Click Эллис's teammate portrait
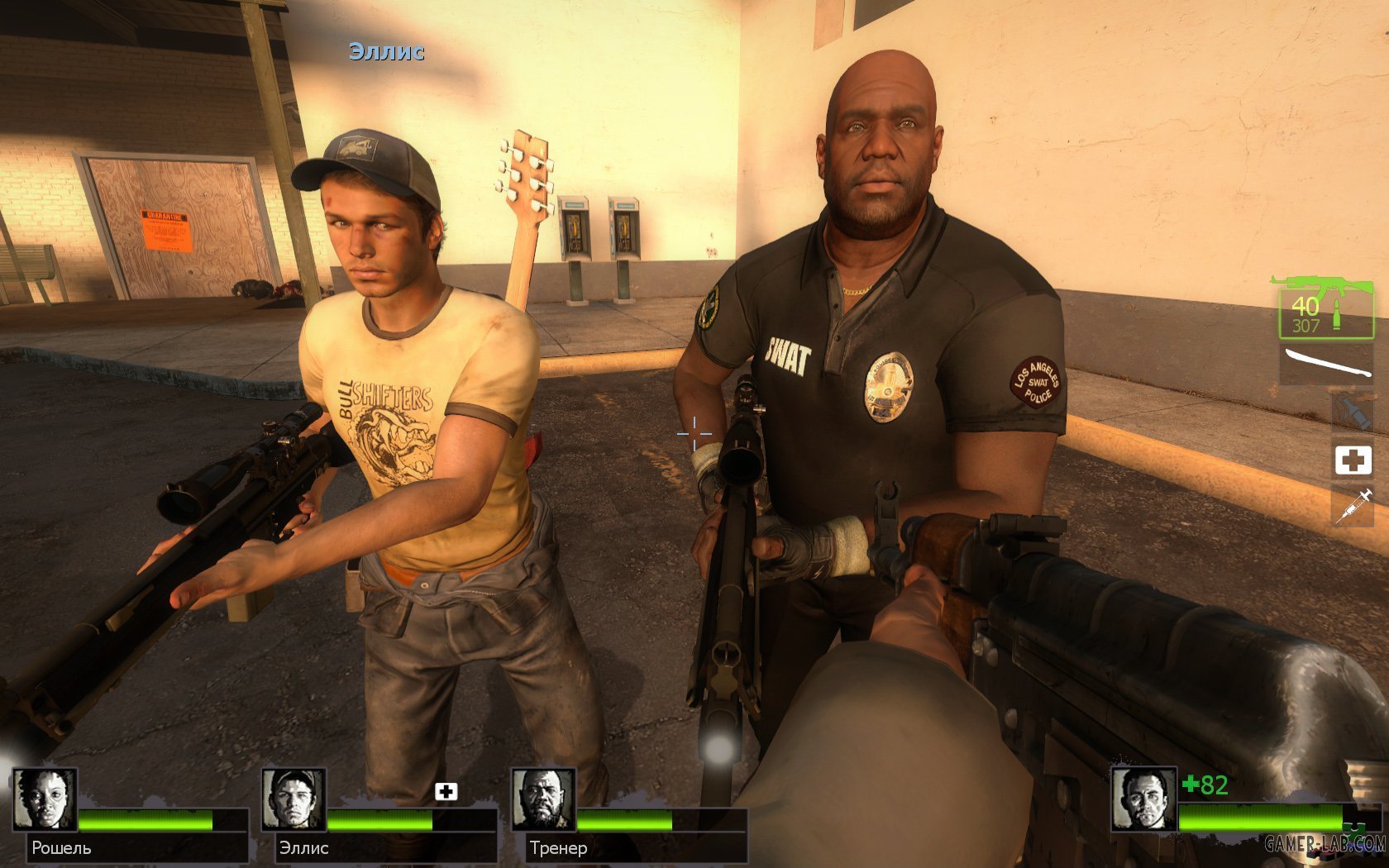The width and height of the screenshot is (1389, 868). [294, 799]
